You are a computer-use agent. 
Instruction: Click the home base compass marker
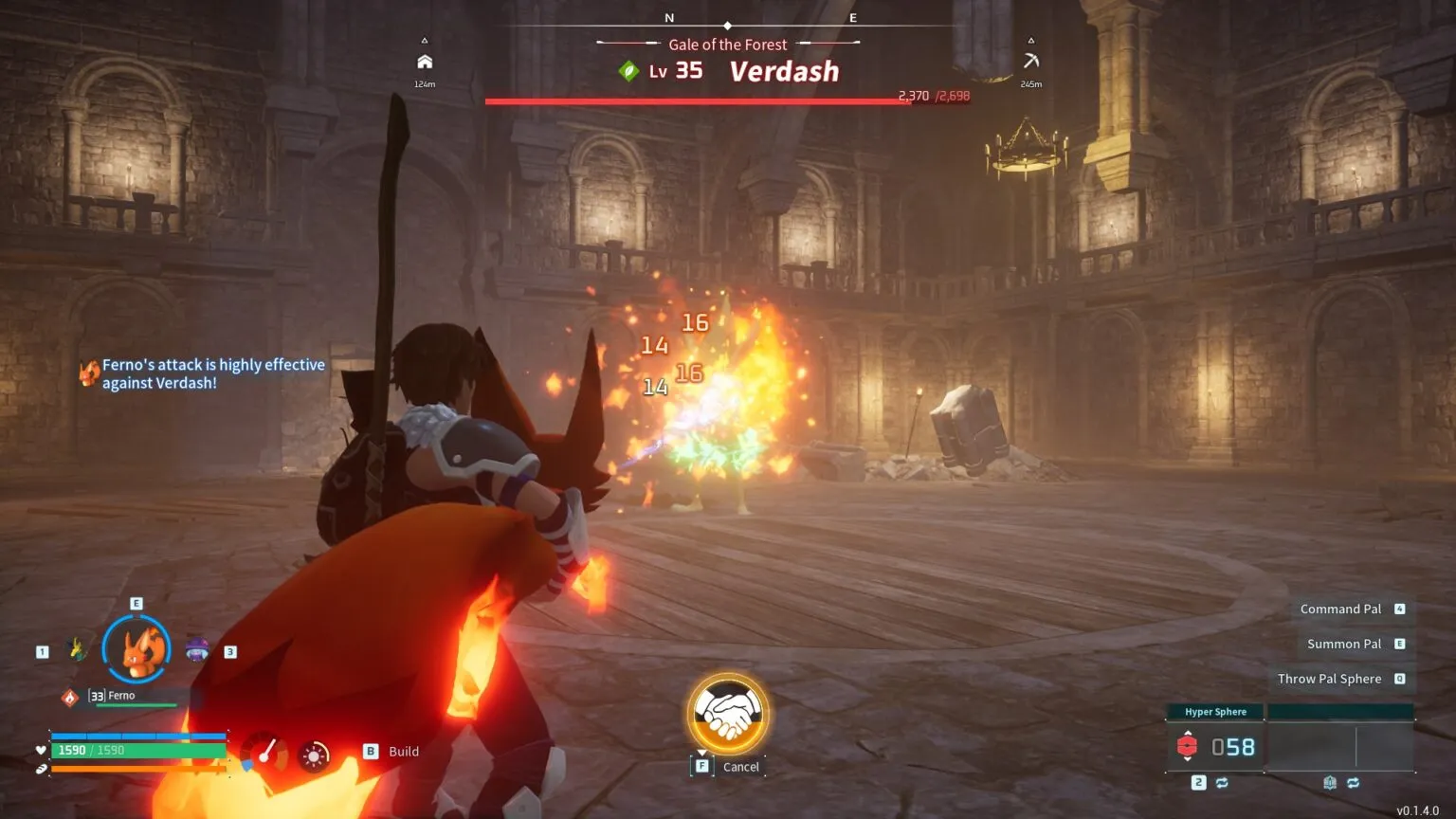tap(425, 63)
